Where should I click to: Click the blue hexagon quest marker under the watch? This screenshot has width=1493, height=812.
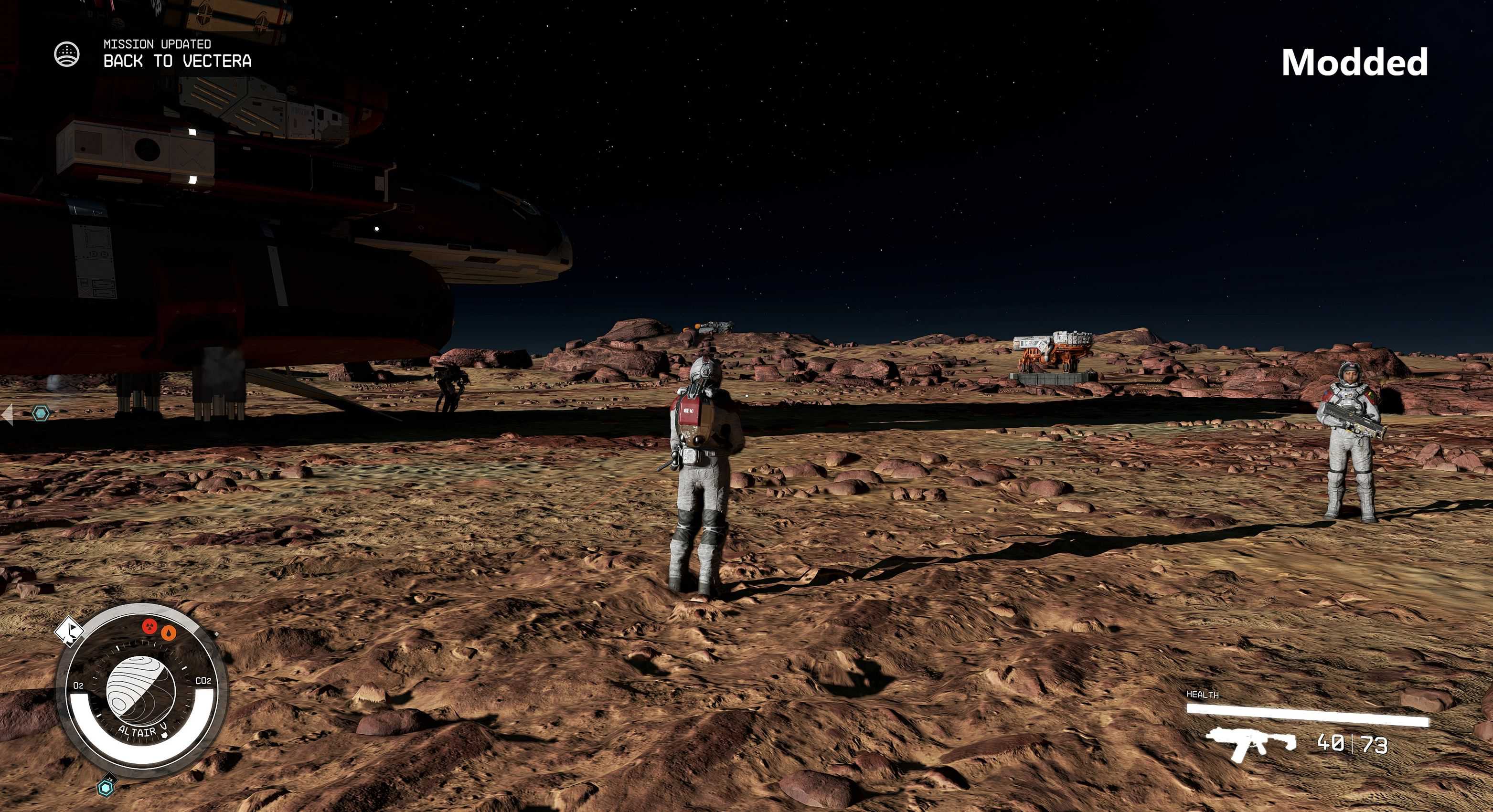106,787
